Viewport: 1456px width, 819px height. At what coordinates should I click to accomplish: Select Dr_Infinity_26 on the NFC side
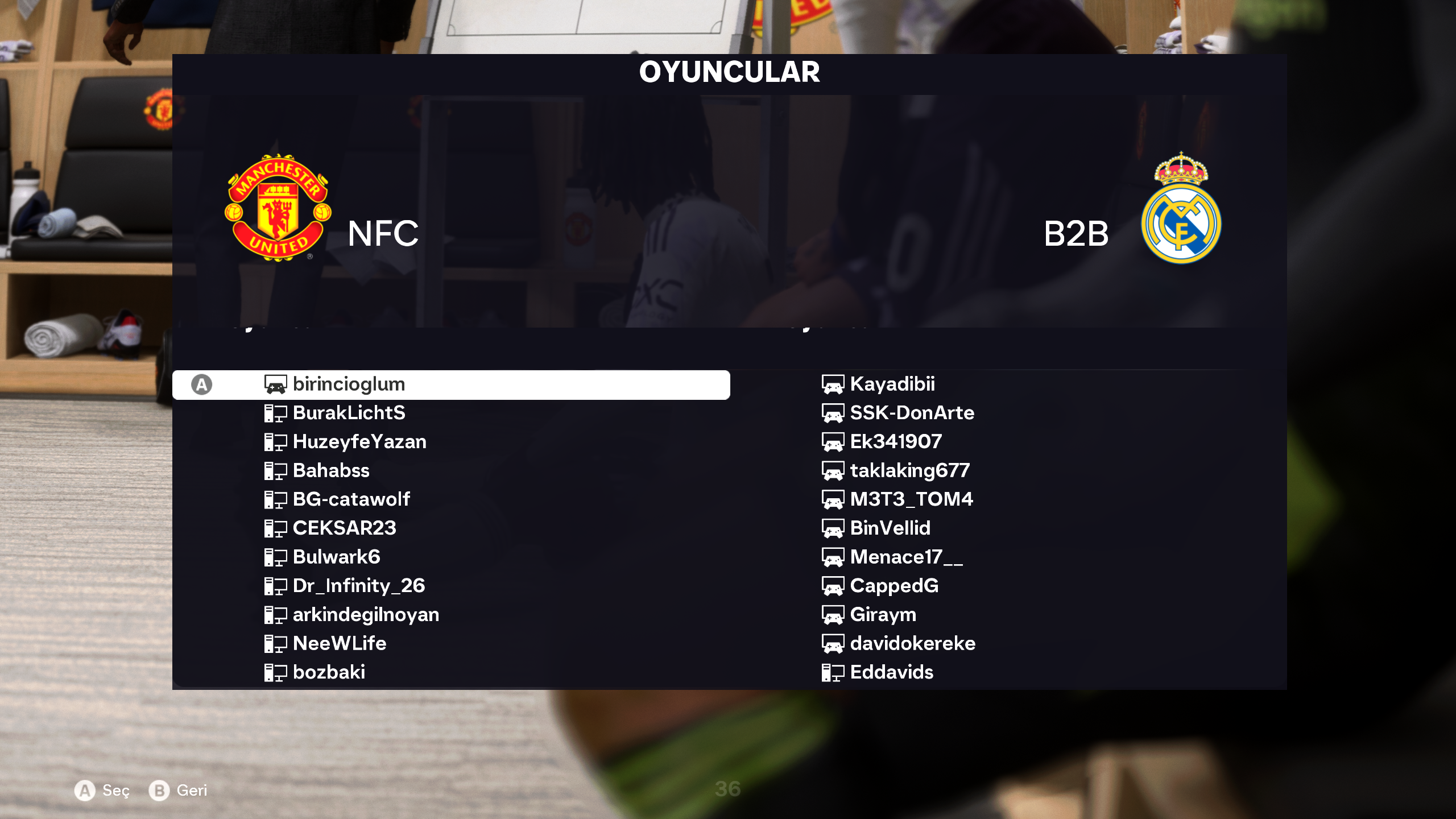click(358, 586)
